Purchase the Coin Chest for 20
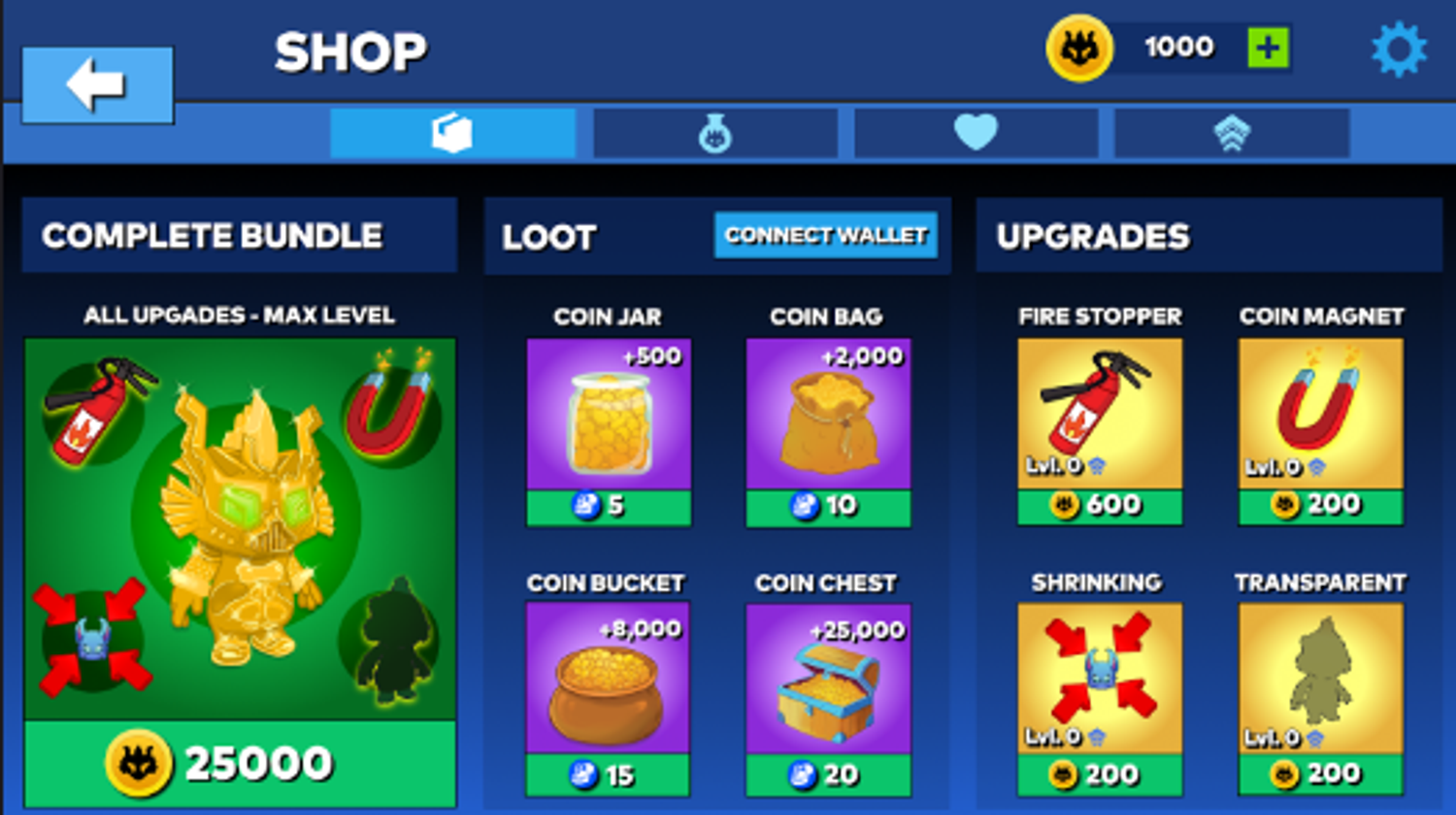 pyautogui.click(x=828, y=774)
